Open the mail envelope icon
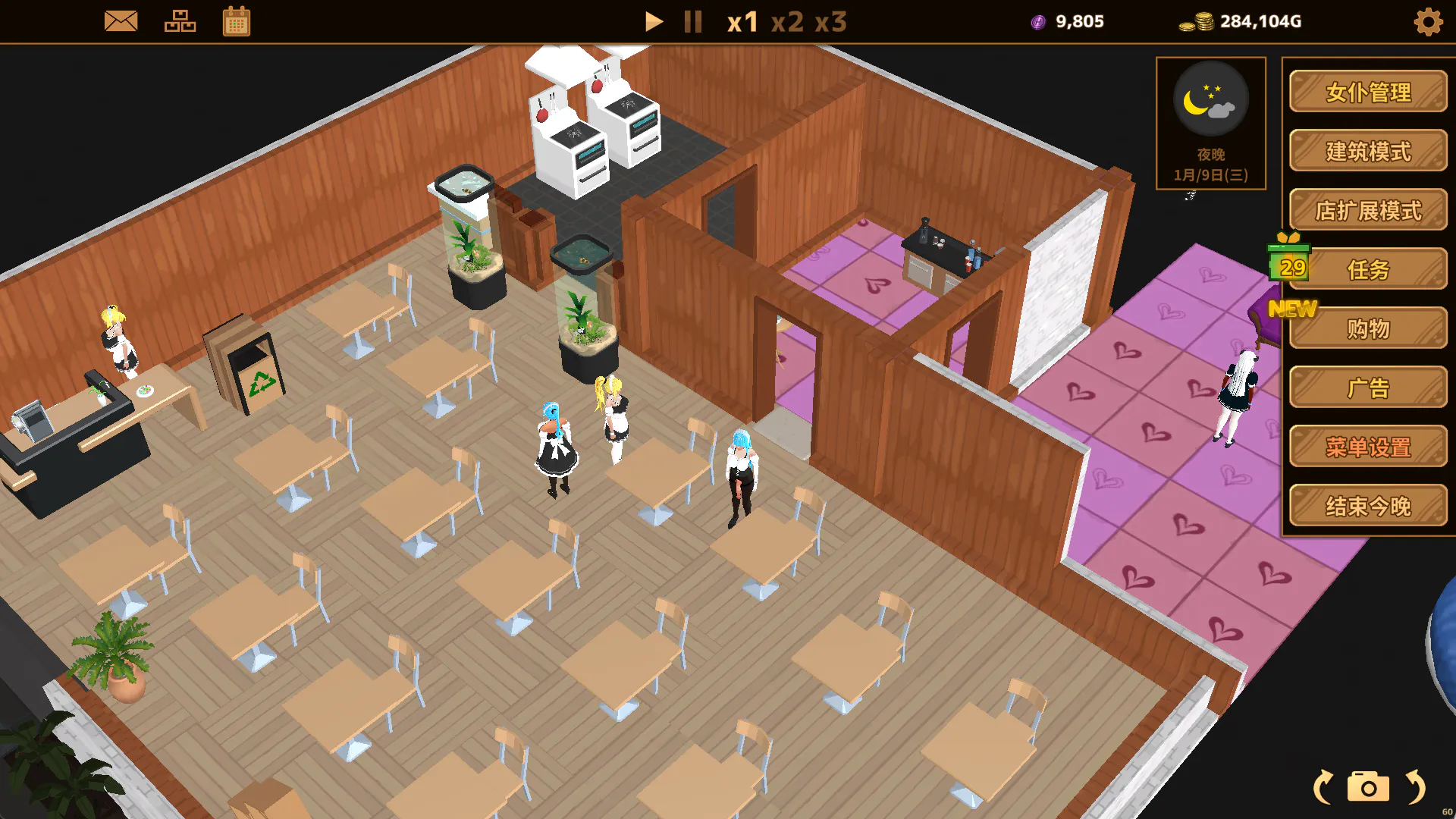The height and width of the screenshot is (819, 1456). (x=121, y=21)
